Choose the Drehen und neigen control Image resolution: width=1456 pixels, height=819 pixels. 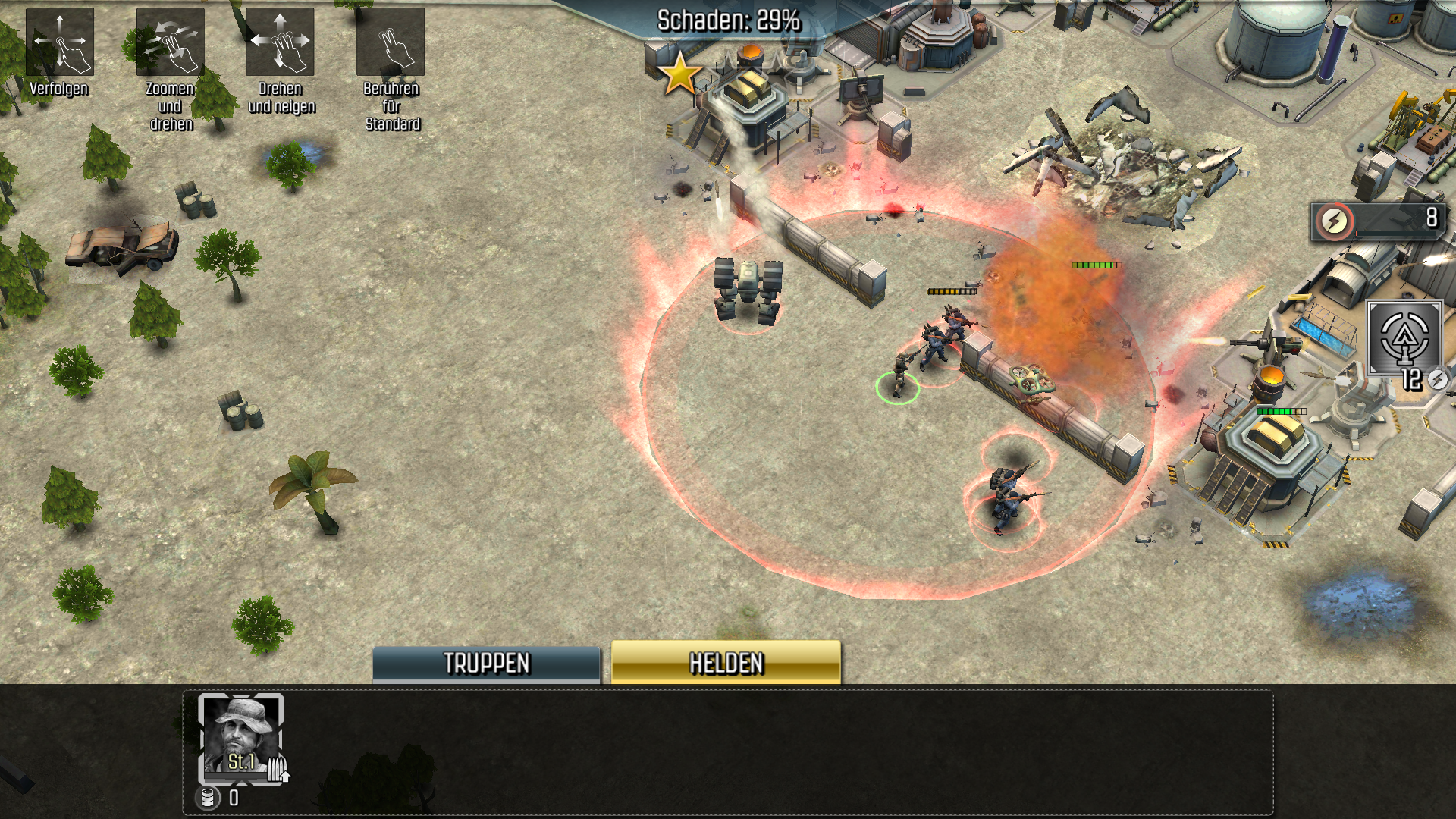coord(280,42)
